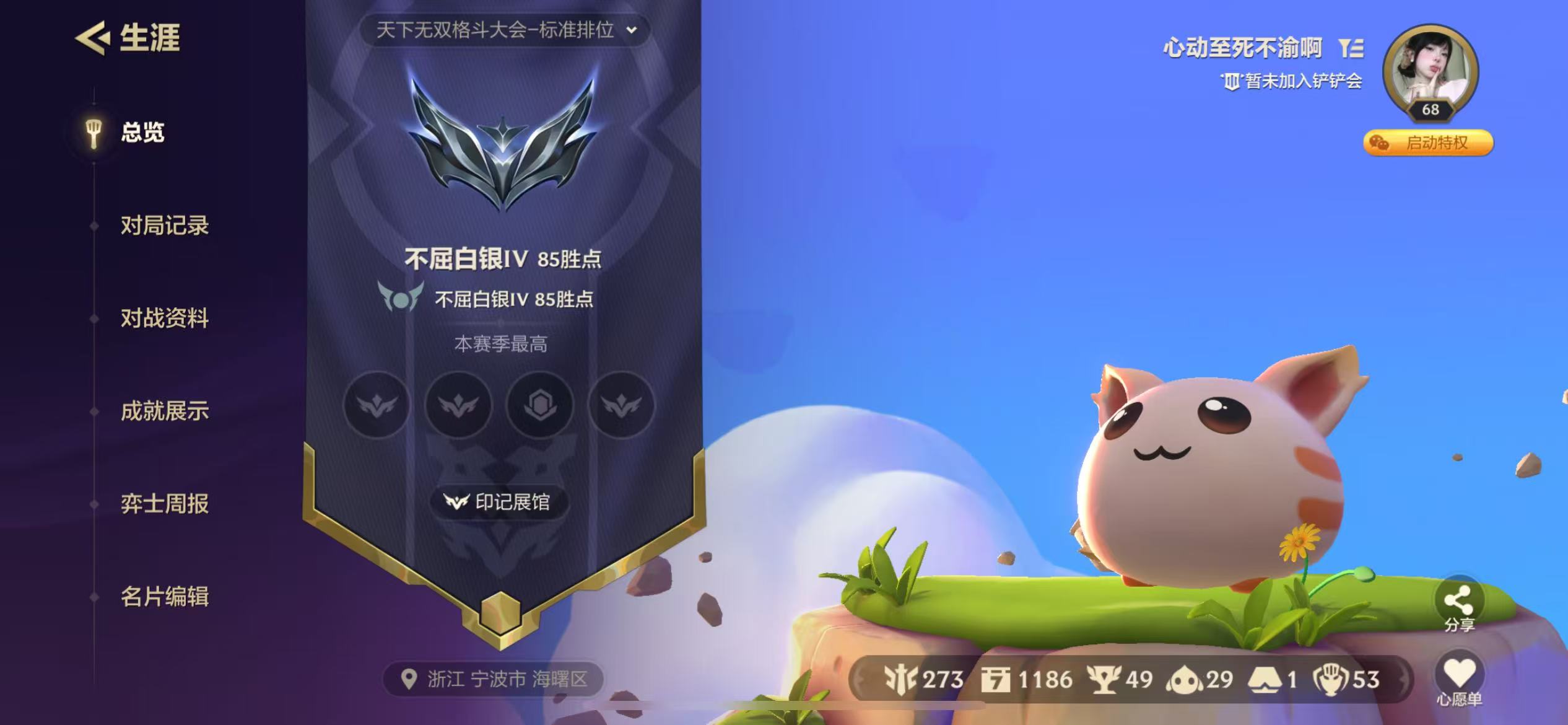Share the profile with 分享 button
1568x725 pixels.
(1458, 605)
